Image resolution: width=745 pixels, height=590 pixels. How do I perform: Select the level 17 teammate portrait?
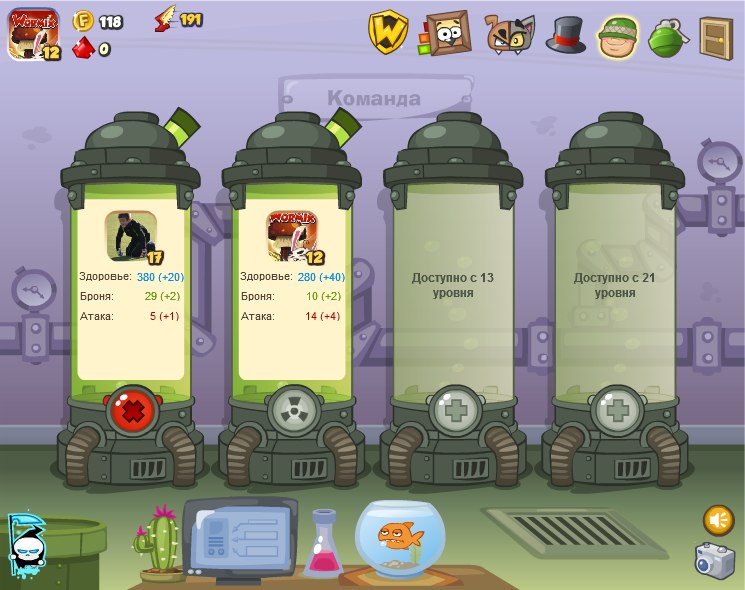[x=131, y=236]
